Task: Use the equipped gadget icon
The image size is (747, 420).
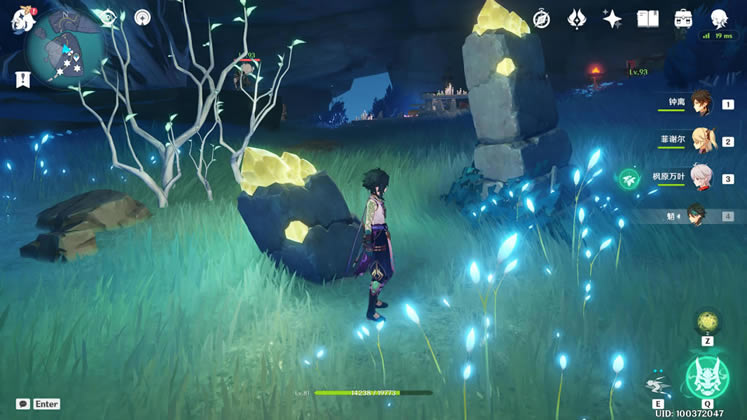Action: point(707,321)
